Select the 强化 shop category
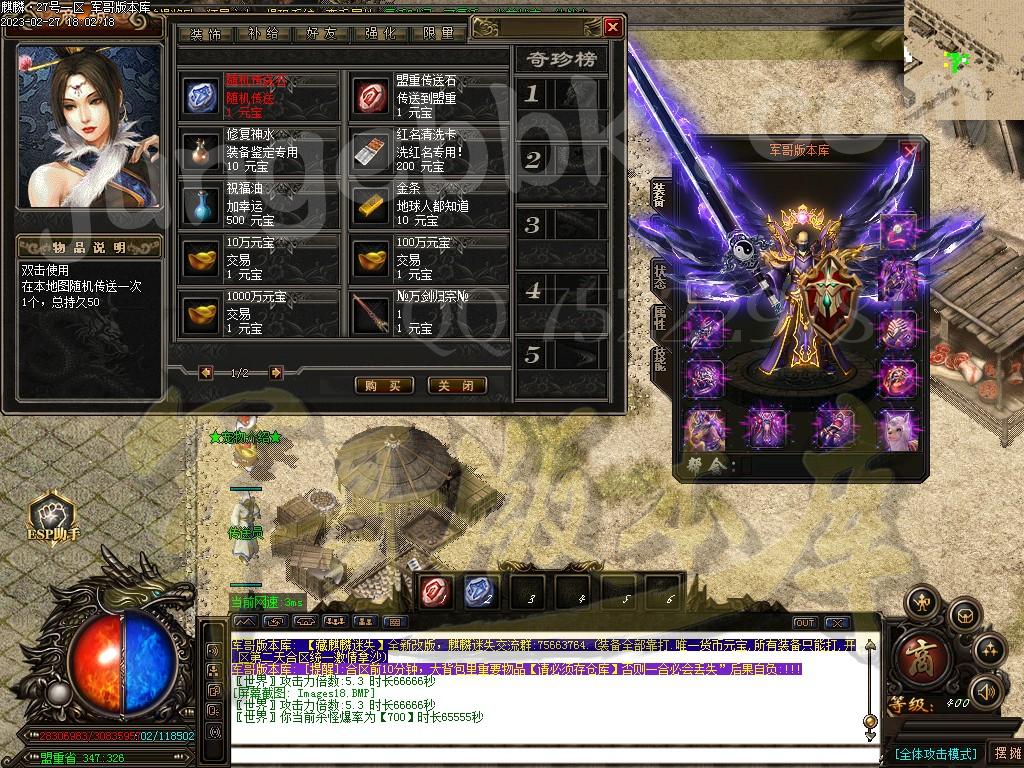1024x768 pixels. [x=381, y=33]
